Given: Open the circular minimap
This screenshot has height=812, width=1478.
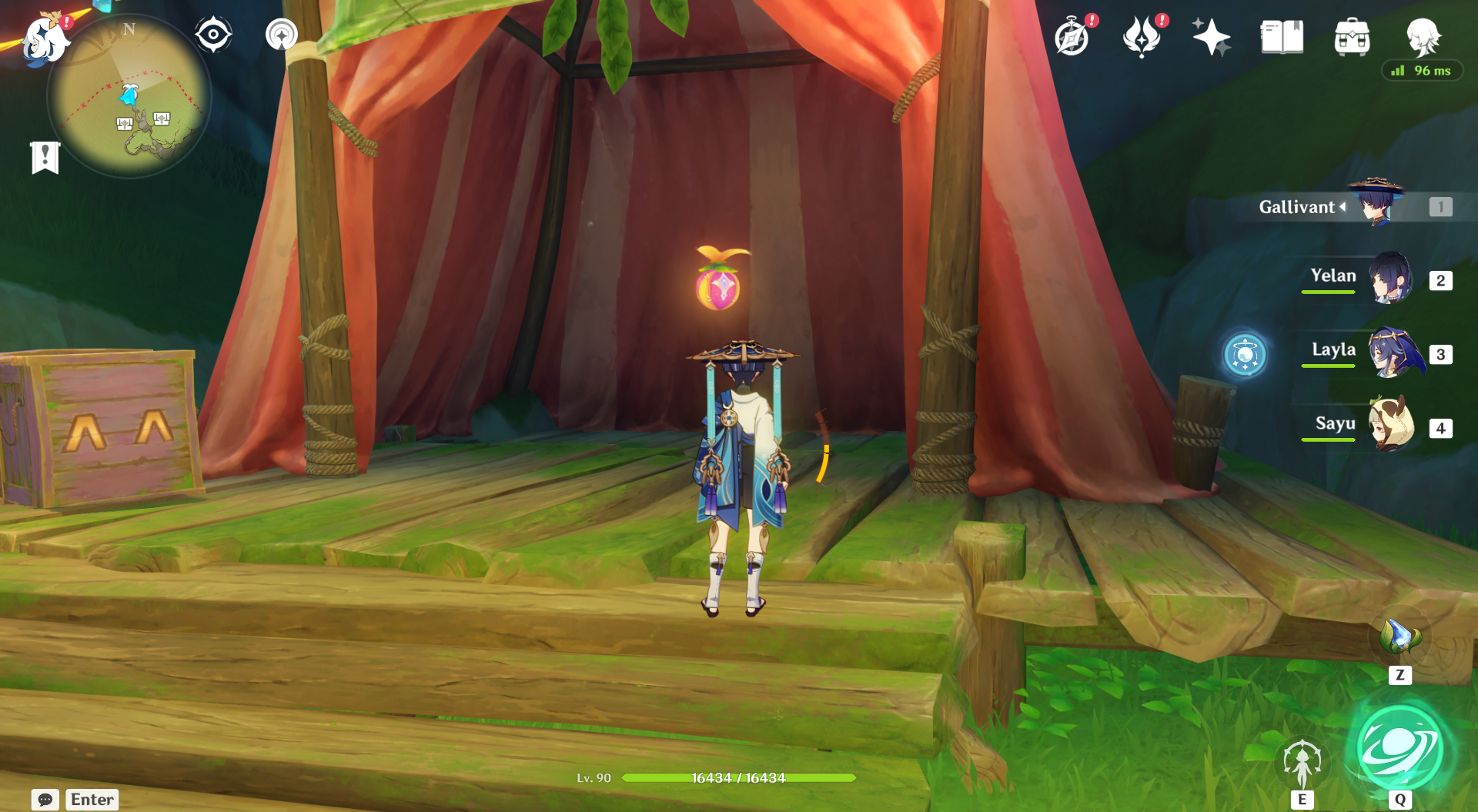Looking at the screenshot, I should coord(129,97).
